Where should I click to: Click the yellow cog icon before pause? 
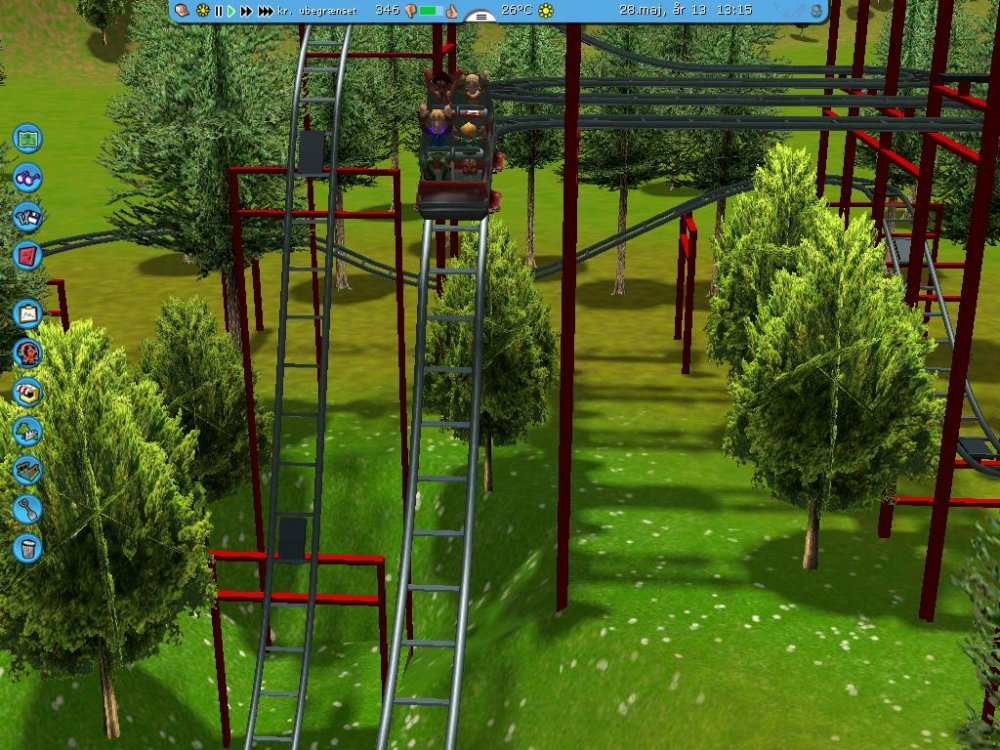(202, 11)
